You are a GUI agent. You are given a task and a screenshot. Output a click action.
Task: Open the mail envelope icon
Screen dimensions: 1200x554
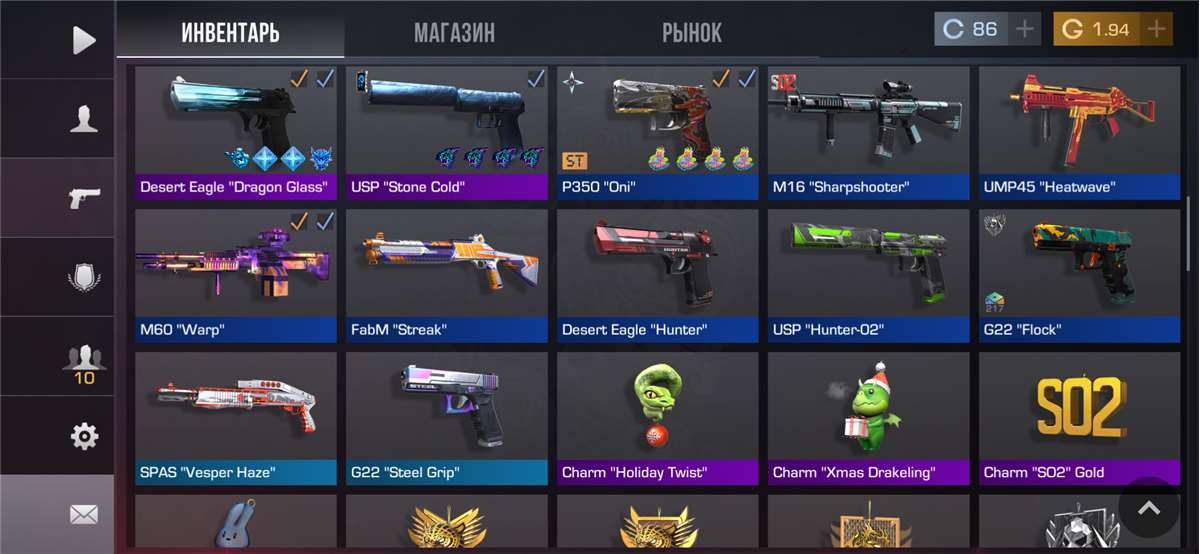(x=84, y=515)
